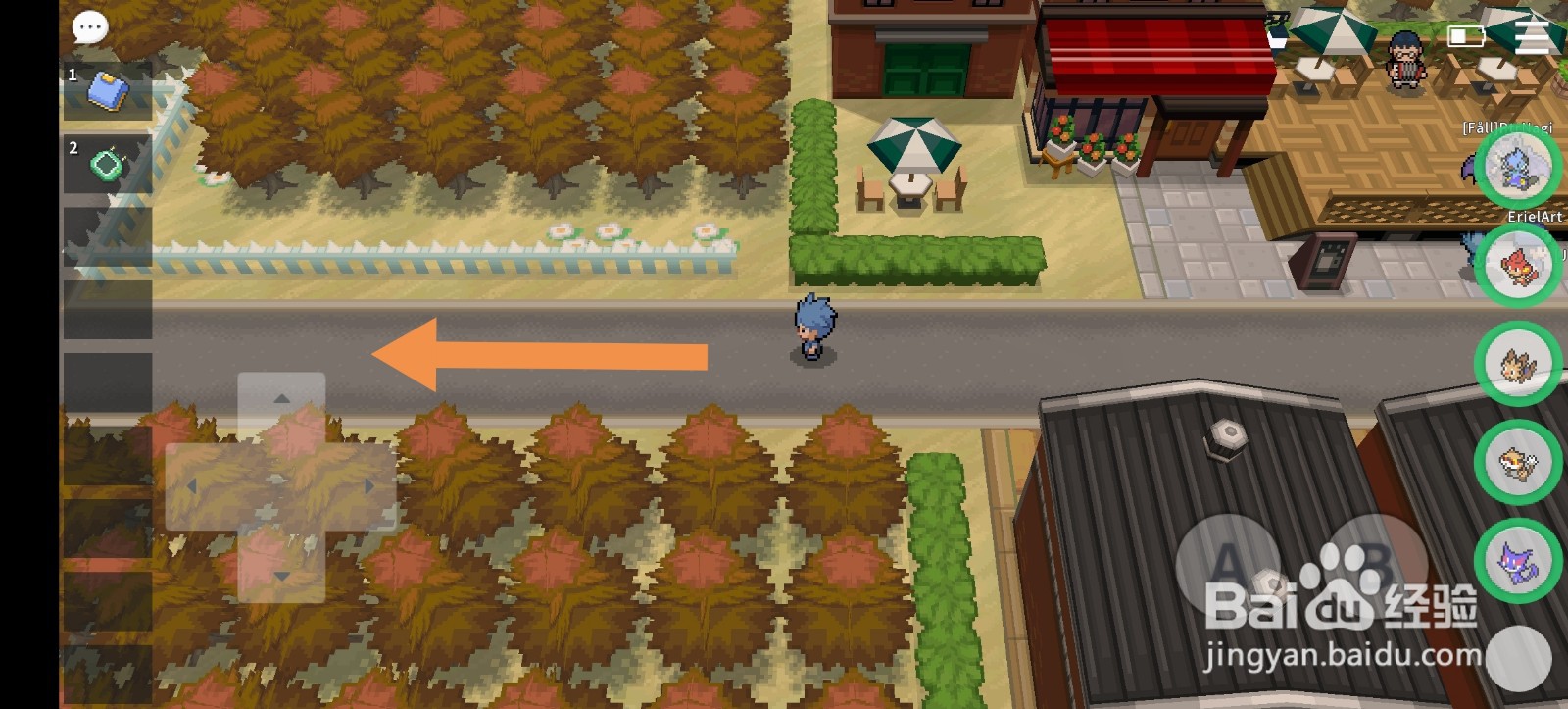This screenshot has height=709, width=1568.
Task: Open the chat bubble icon
Action: tap(89, 26)
